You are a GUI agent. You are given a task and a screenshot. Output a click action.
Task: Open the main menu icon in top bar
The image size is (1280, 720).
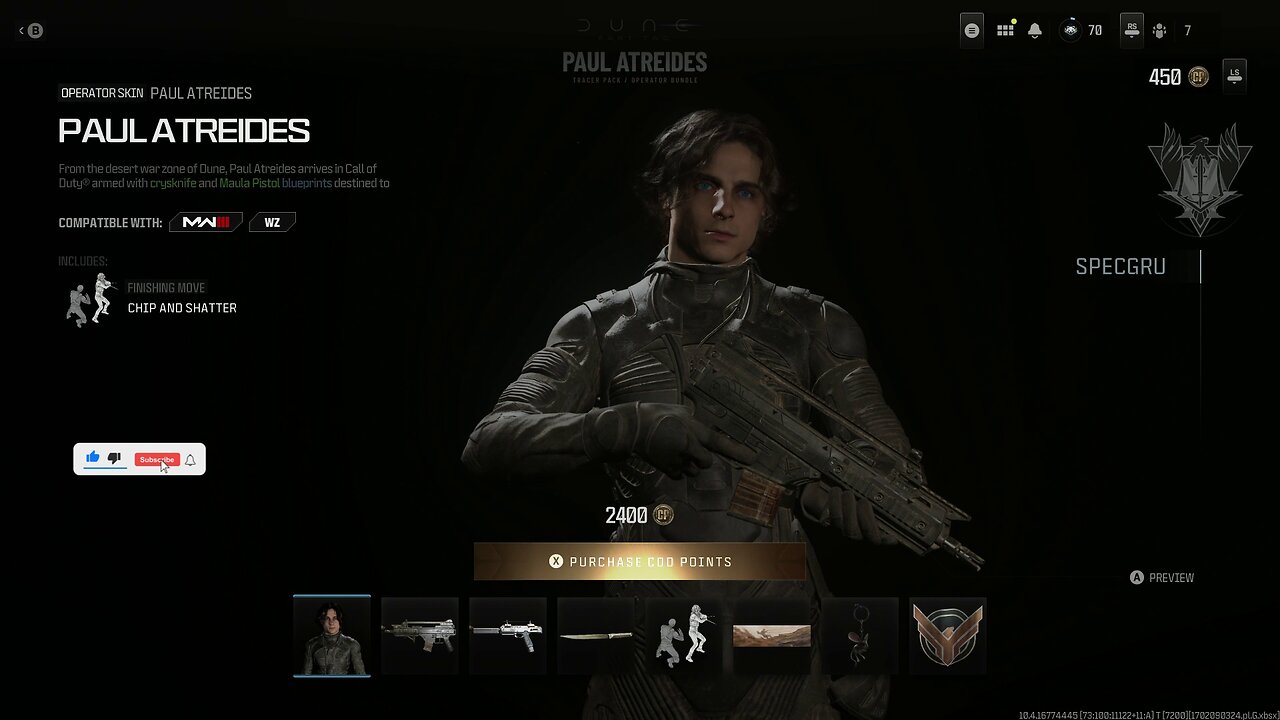point(971,30)
